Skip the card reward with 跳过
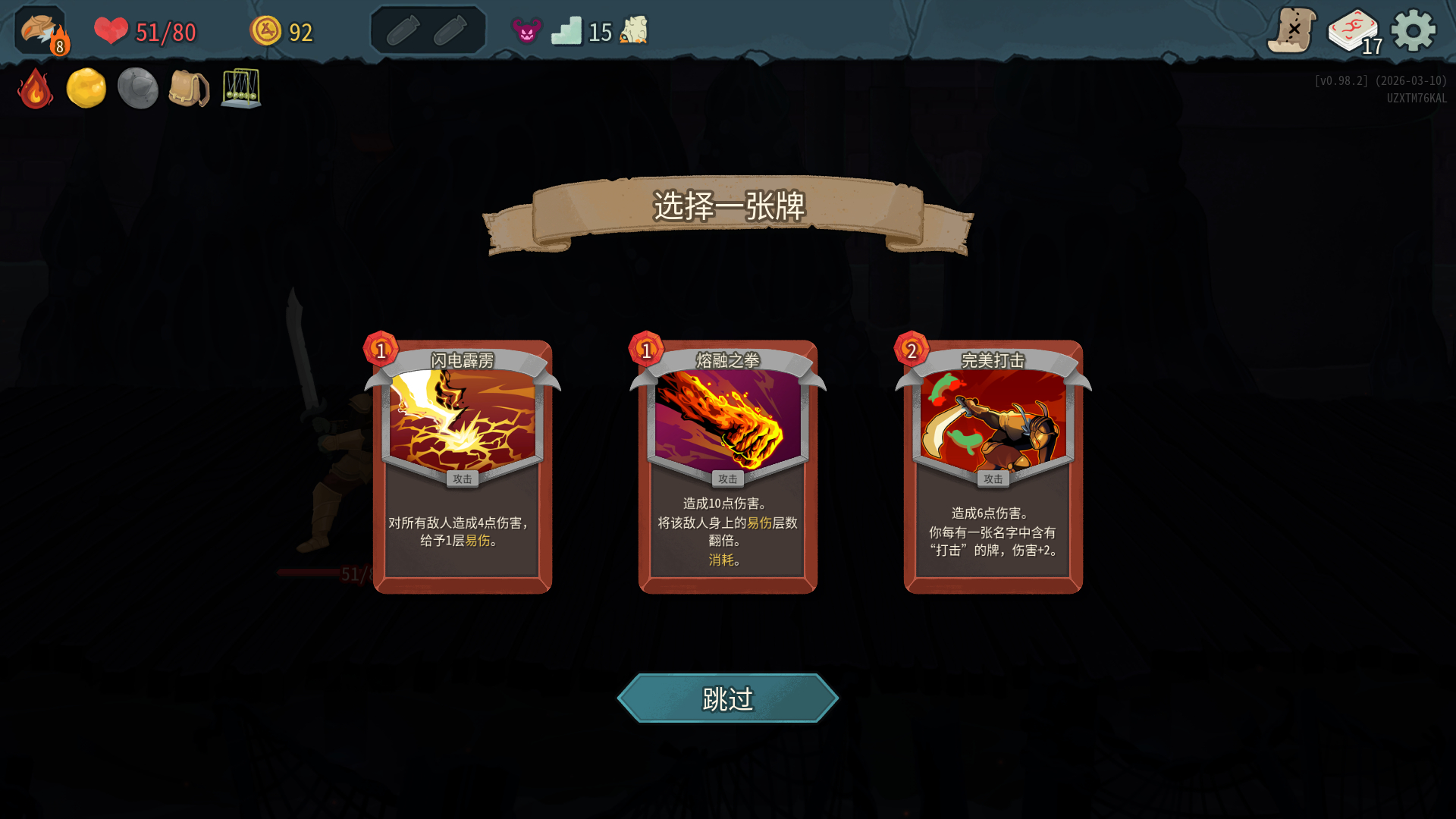The image size is (1456, 819). pos(727,698)
